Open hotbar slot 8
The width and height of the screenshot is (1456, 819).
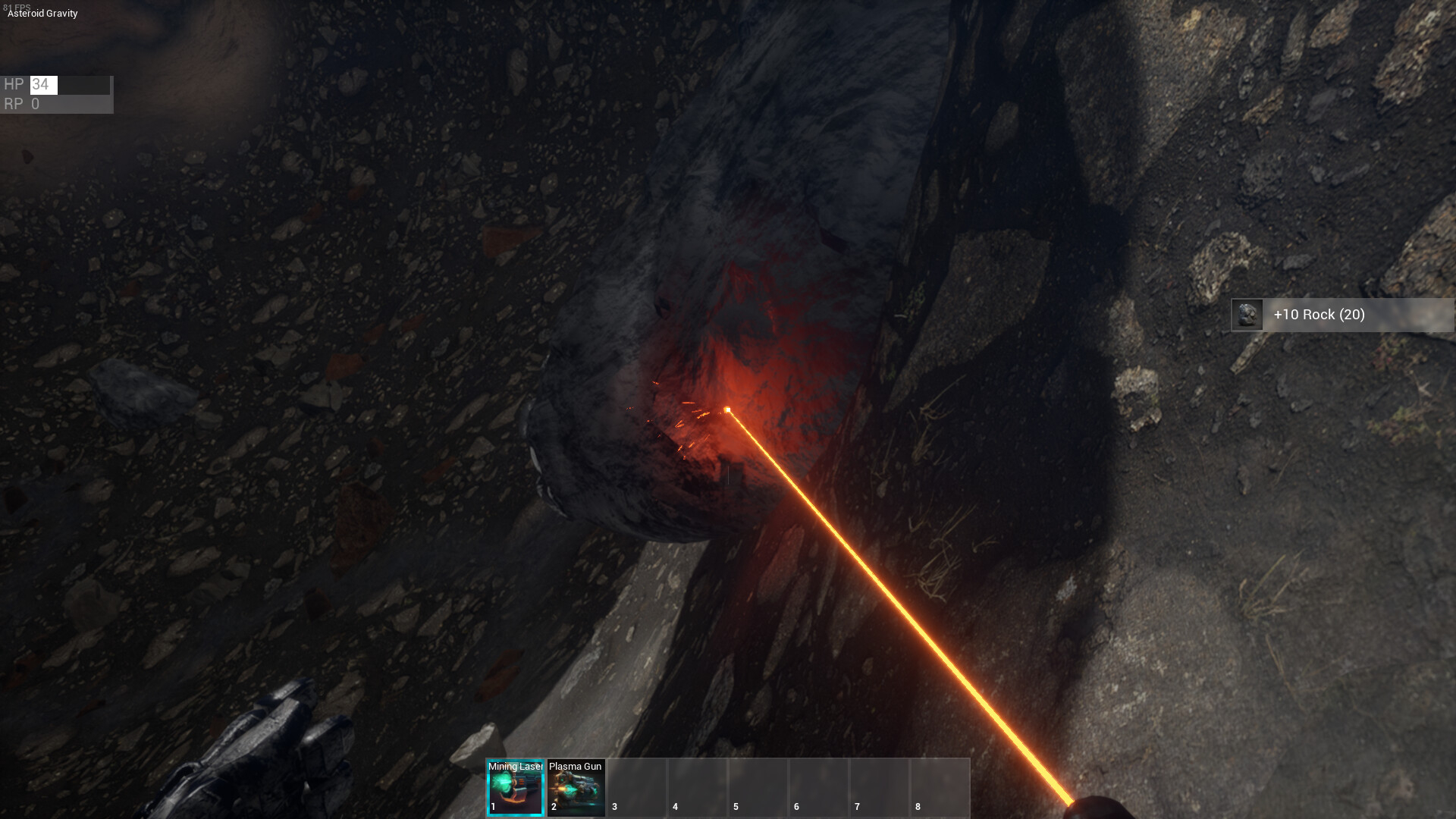[x=940, y=787]
